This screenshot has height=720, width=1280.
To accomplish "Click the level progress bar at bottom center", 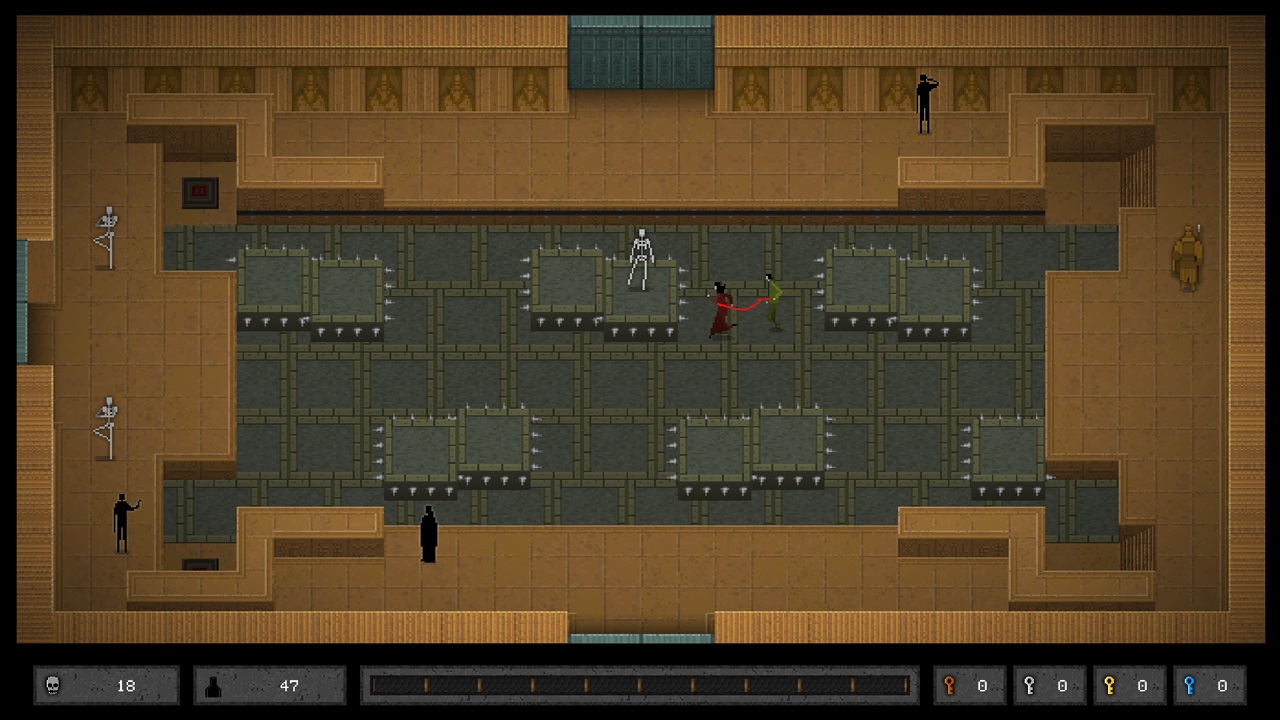I will (x=638, y=686).
